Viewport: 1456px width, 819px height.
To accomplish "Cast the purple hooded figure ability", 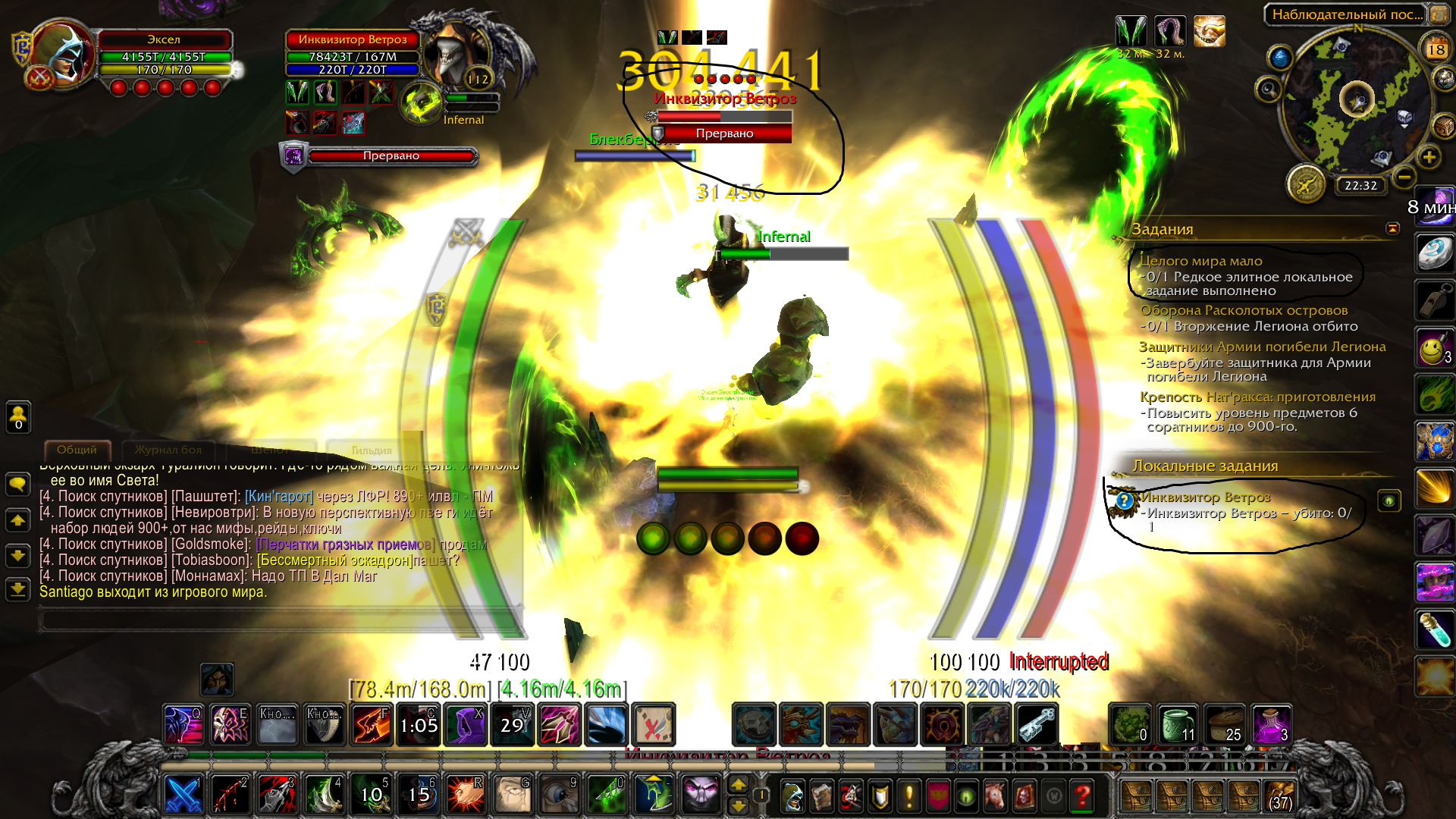I will (x=464, y=724).
